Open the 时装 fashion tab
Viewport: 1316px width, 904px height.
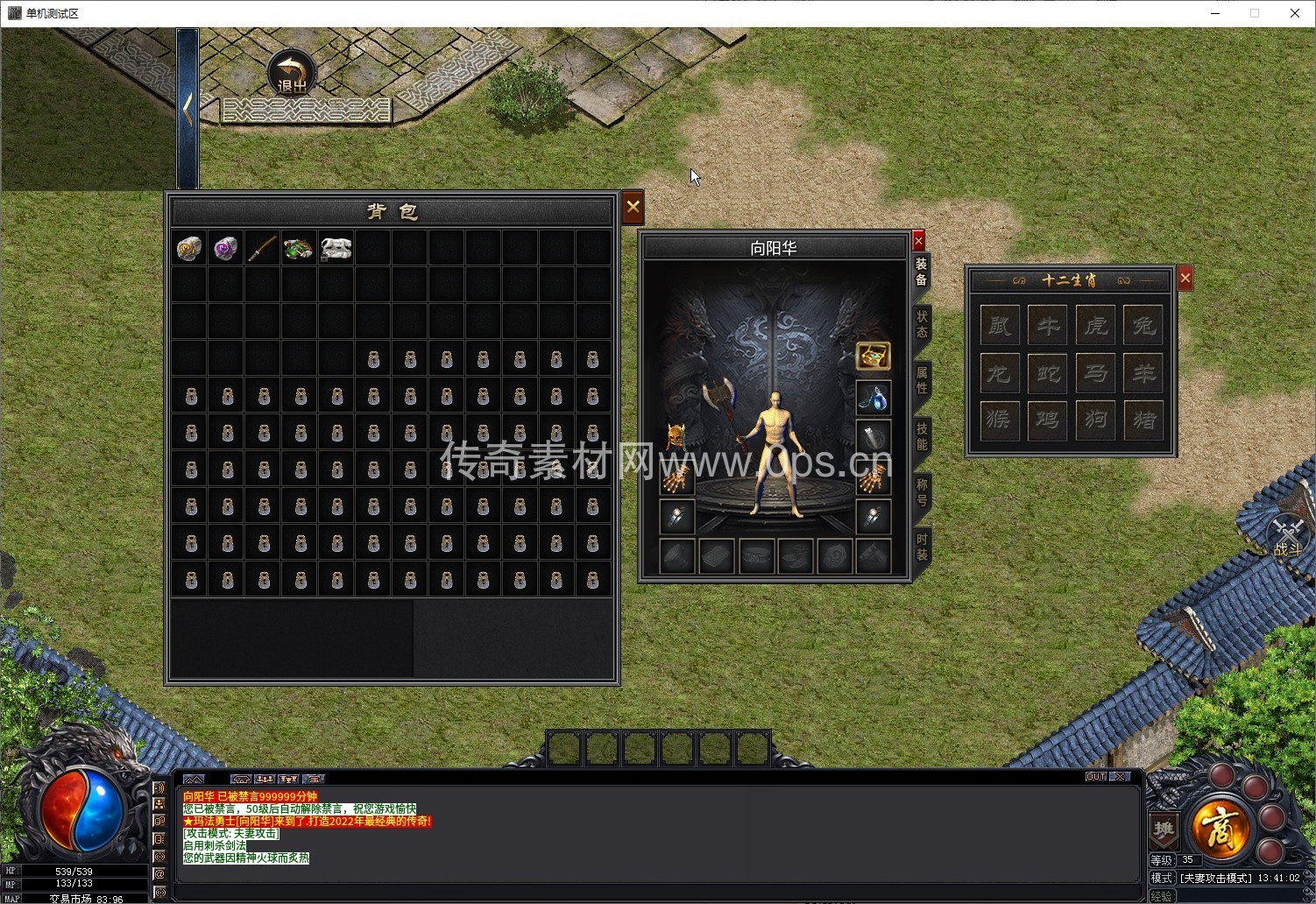922,547
